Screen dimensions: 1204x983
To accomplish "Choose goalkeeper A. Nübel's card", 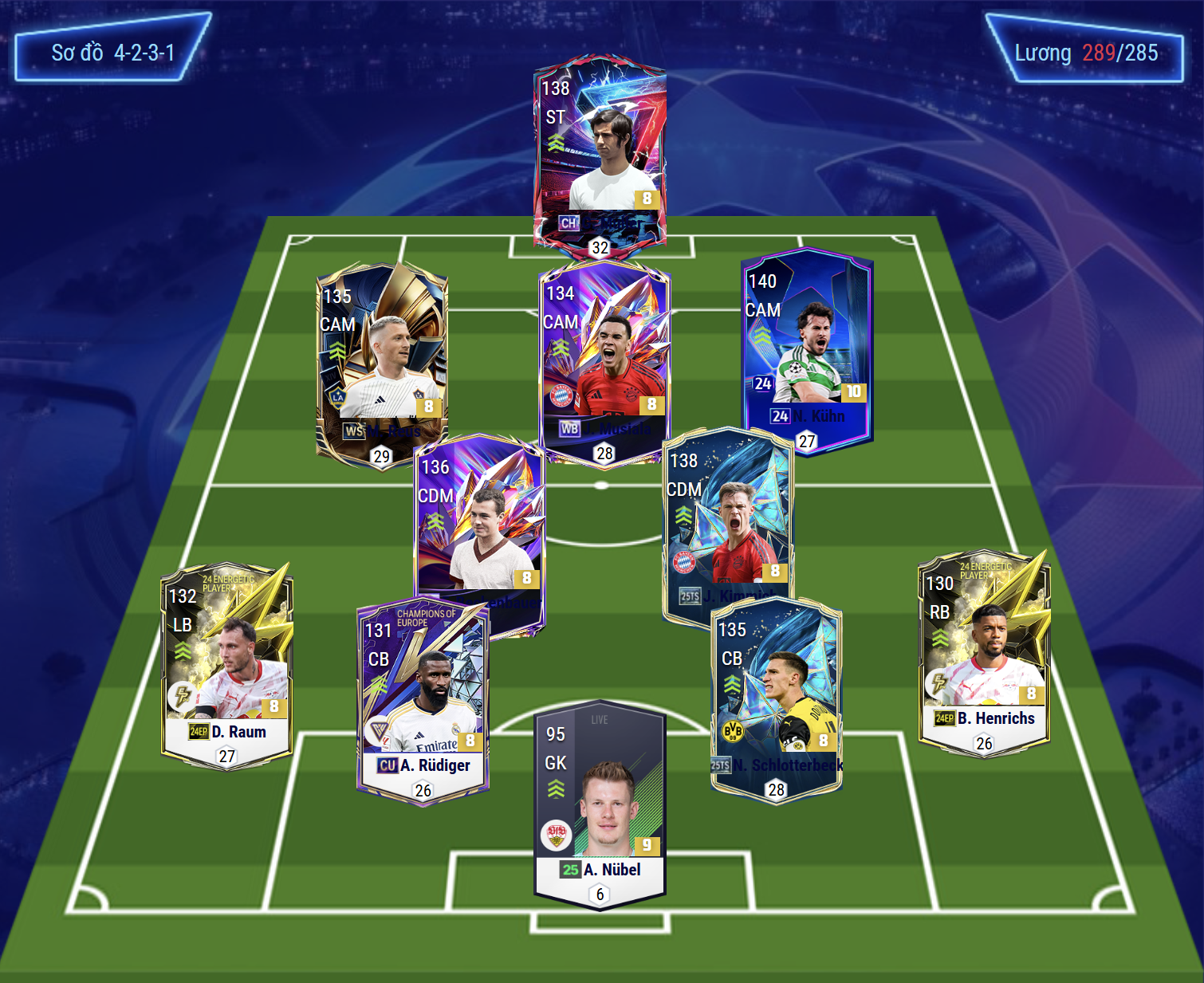I will [x=600, y=805].
